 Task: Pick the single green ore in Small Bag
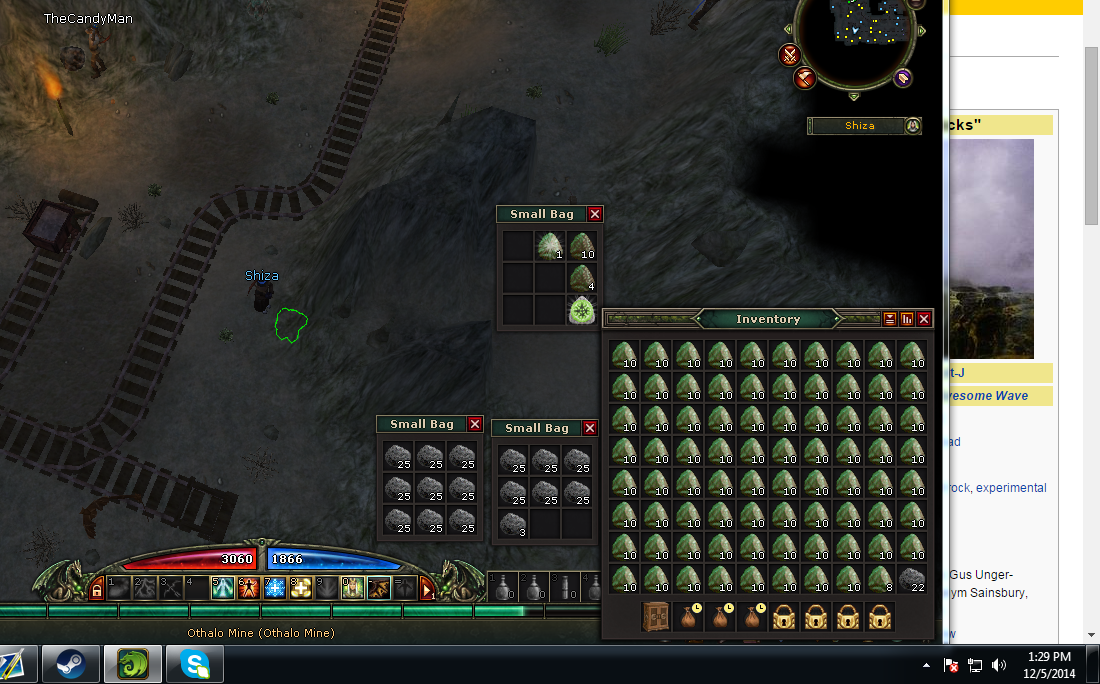click(549, 246)
